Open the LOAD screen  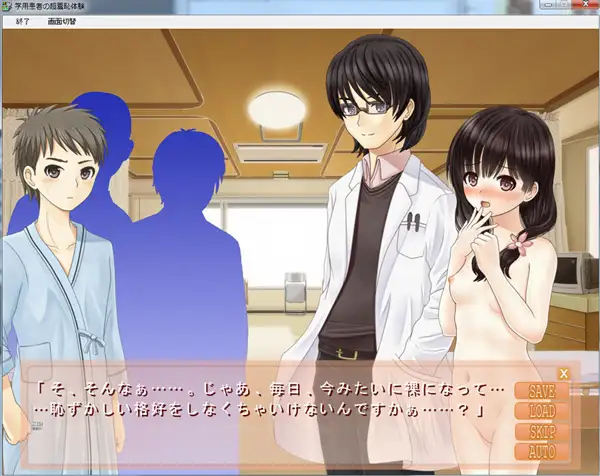541,411
